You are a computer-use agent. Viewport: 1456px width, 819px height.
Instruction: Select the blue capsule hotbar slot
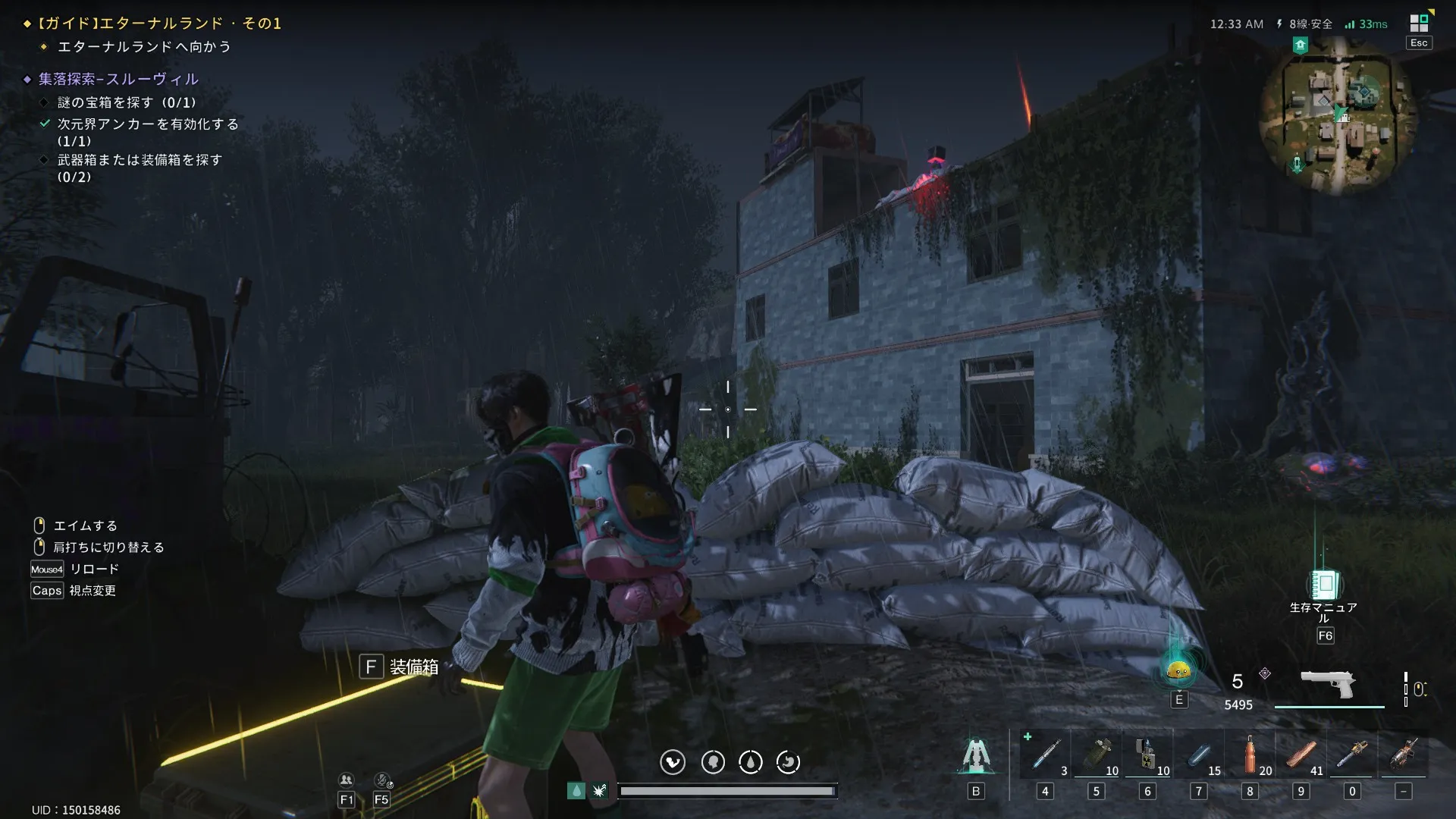pyautogui.click(x=1199, y=755)
